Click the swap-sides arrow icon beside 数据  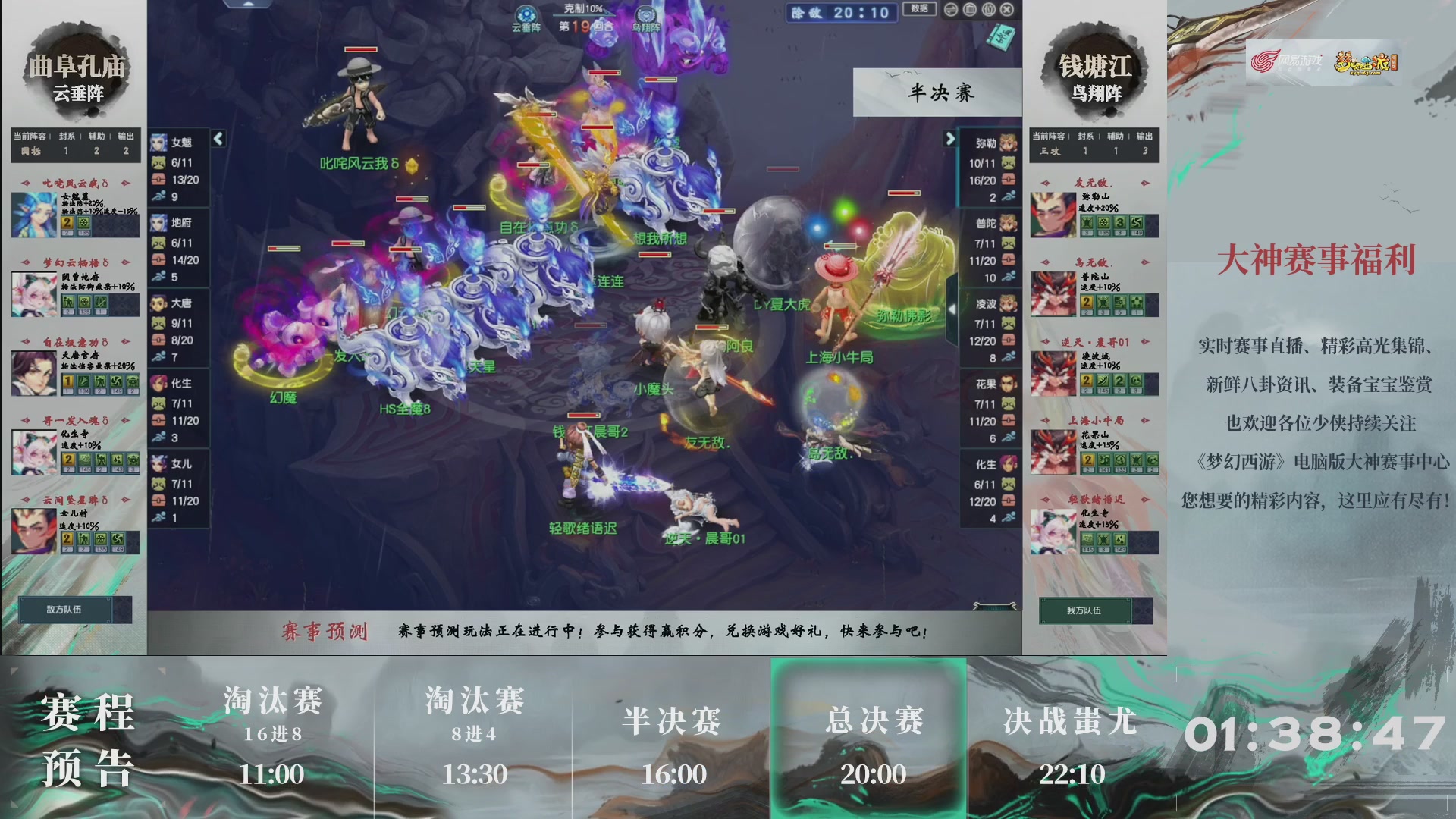[x=950, y=10]
